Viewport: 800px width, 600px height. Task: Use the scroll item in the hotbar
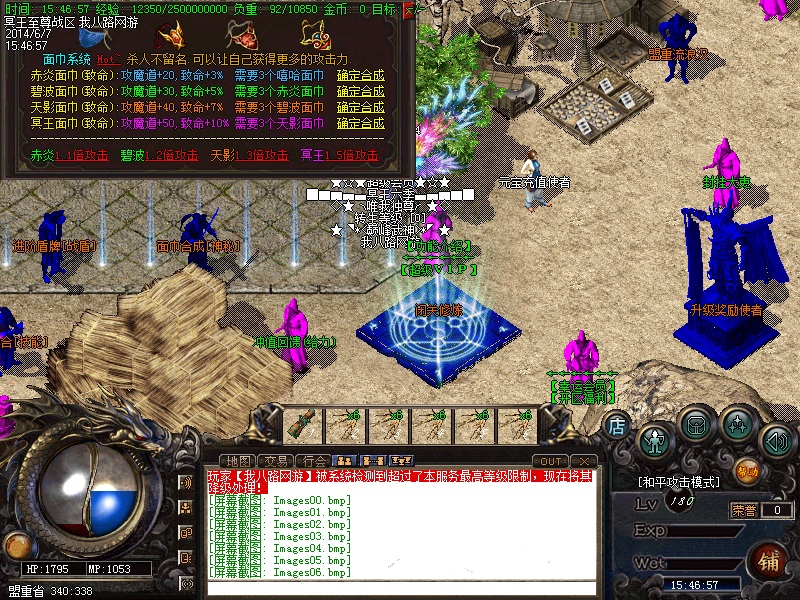pyautogui.click(x=302, y=423)
